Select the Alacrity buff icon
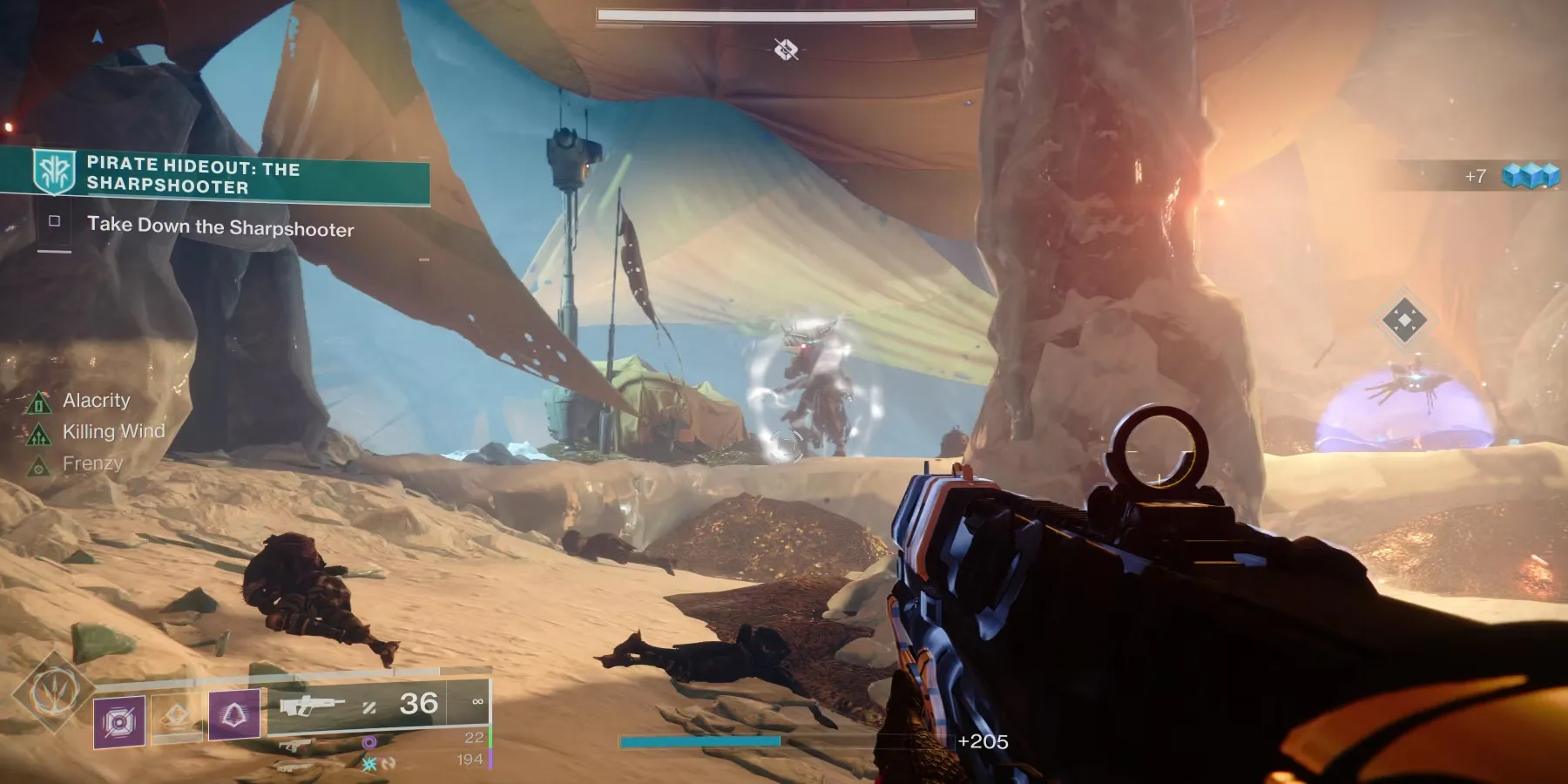 (x=38, y=402)
